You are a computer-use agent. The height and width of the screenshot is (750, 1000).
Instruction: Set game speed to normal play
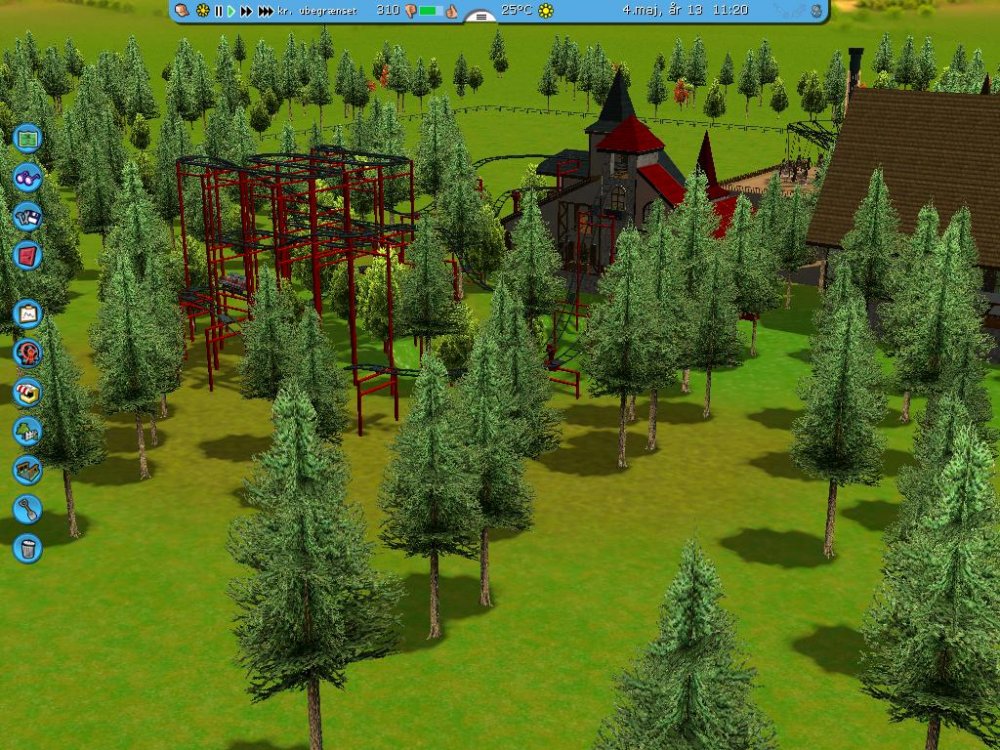(231, 11)
